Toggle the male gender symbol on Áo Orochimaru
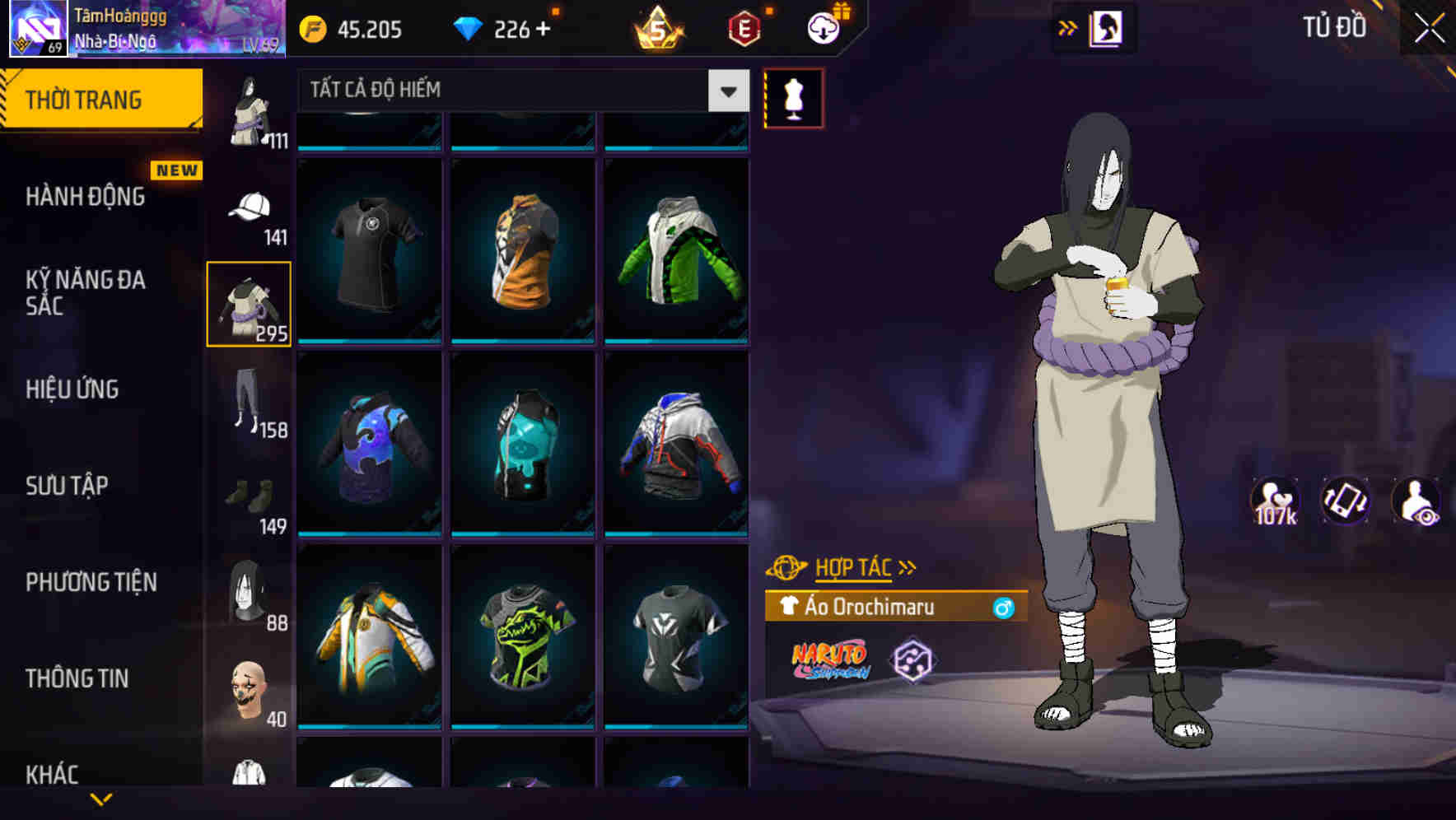This screenshot has width=1456, height=820. (1004, 608)
